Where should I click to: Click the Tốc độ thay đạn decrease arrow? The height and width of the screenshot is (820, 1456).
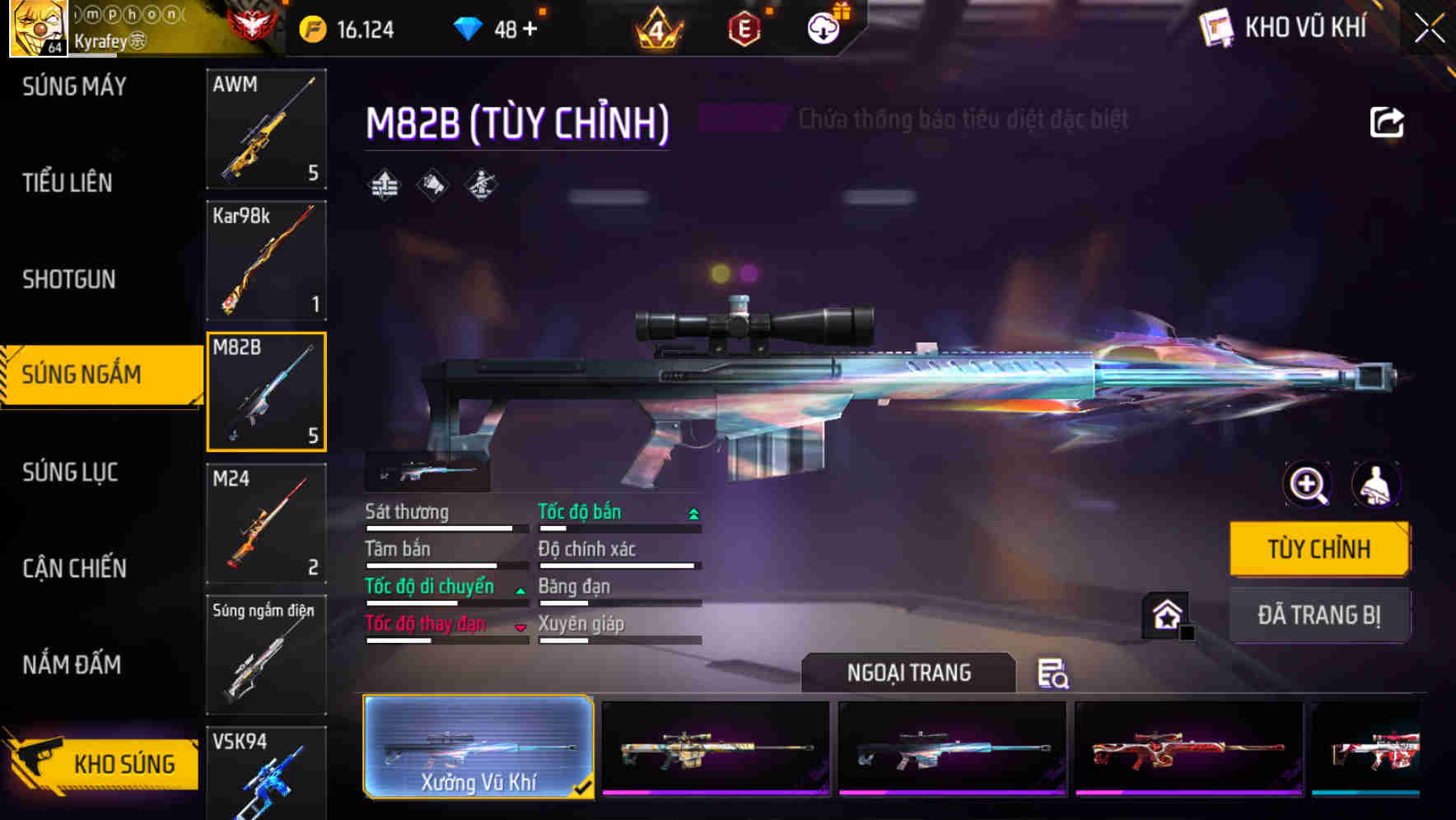[x=520, y=626]
